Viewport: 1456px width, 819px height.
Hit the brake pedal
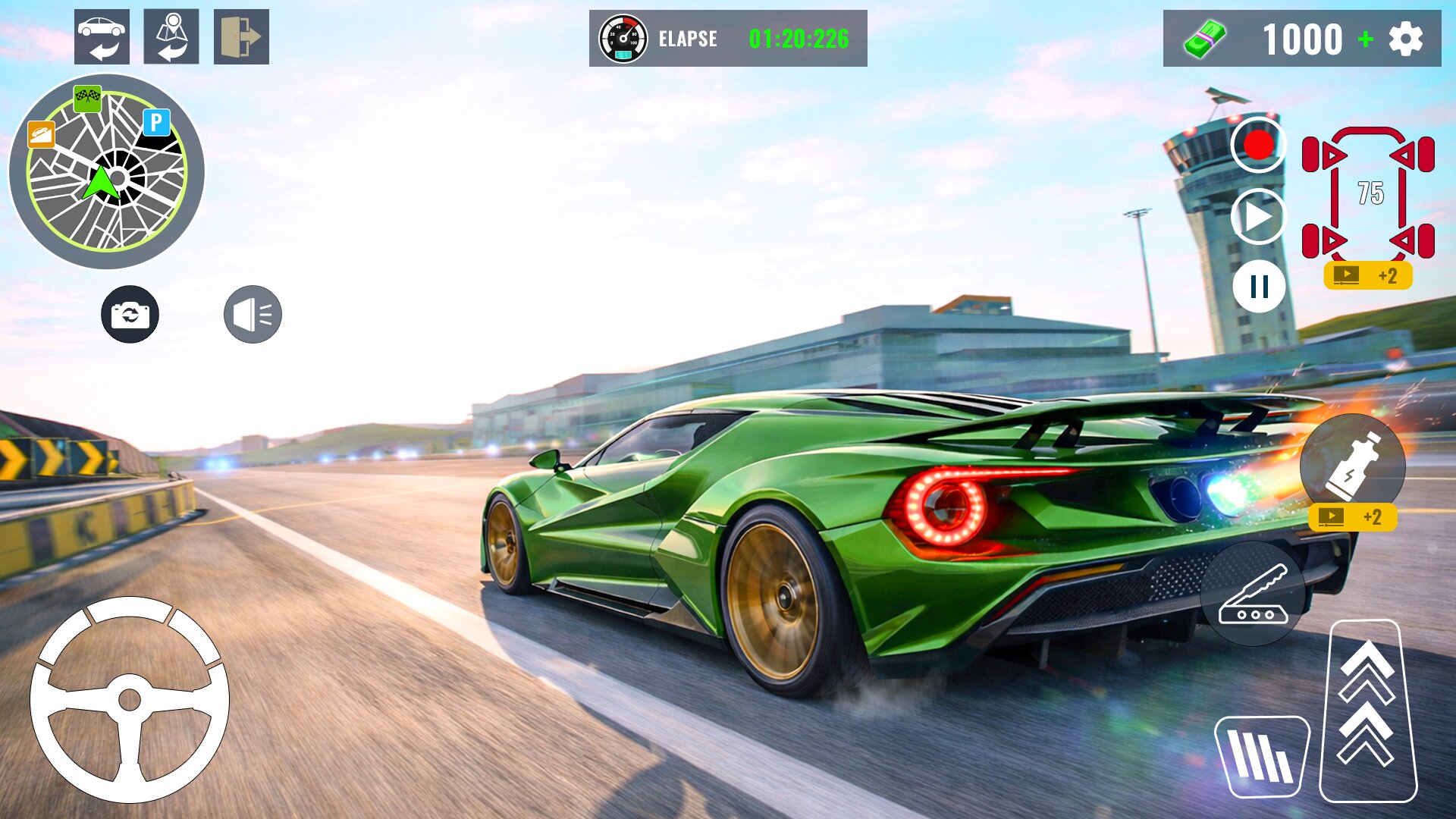tap(1262, 756)
